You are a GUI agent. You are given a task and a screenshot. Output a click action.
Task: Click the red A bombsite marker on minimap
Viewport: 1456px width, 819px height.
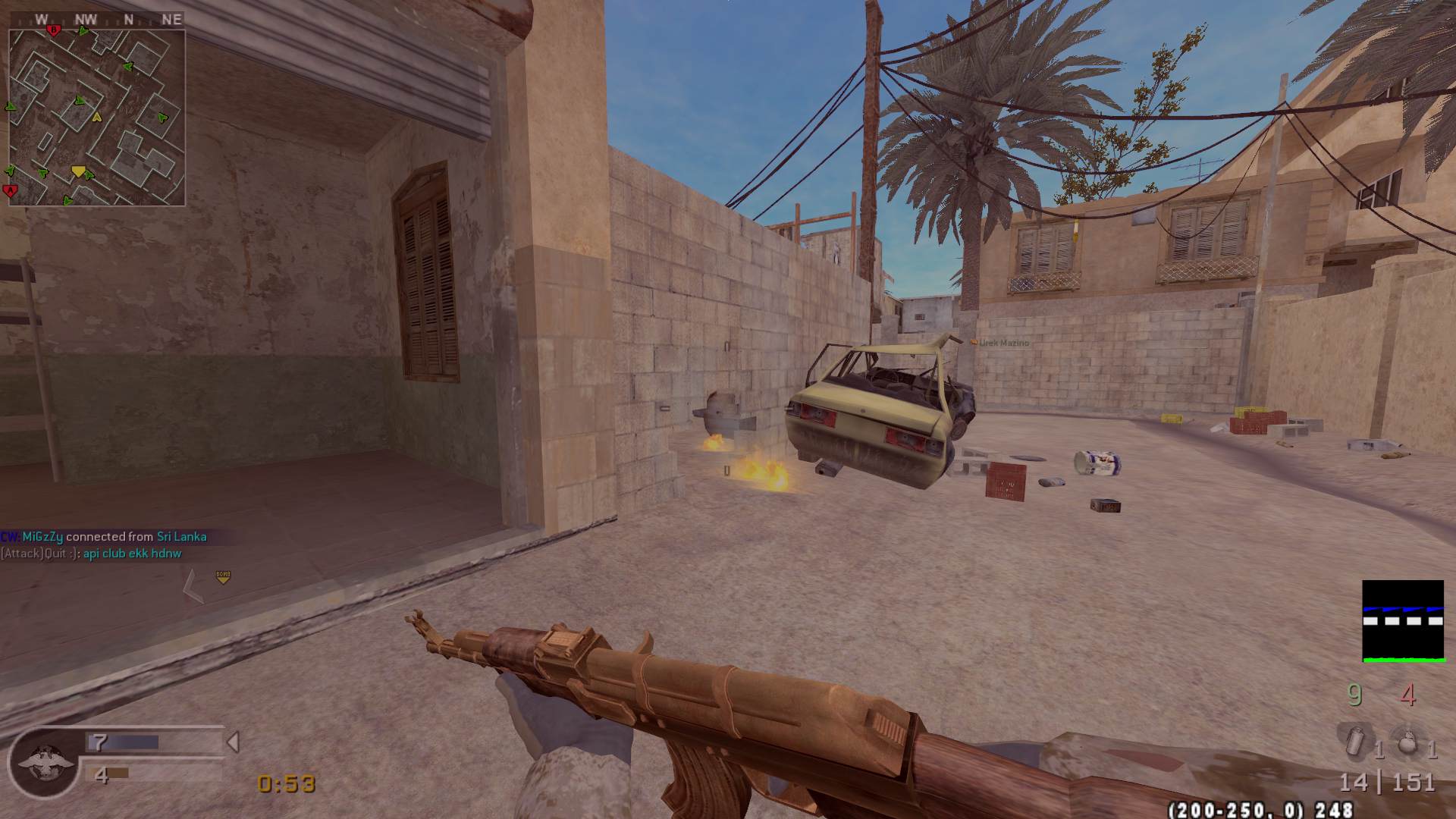coord(11,190)
